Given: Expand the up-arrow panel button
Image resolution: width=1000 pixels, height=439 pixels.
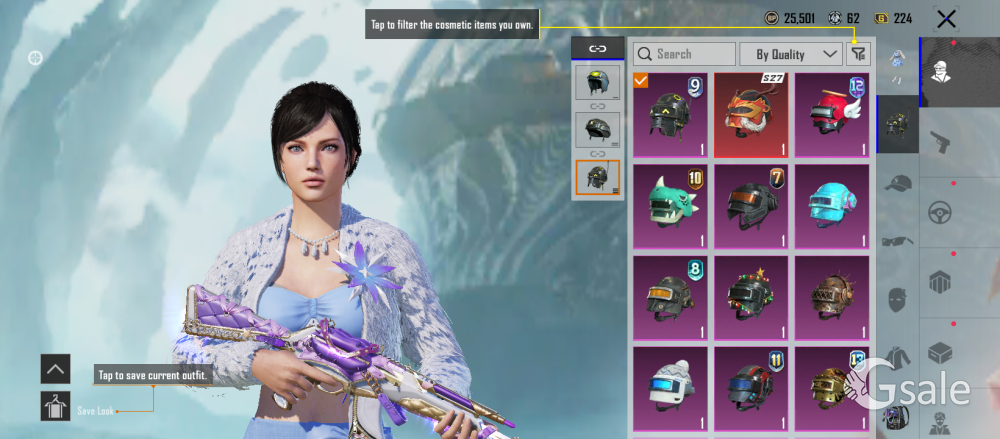Looking at the screenshot, I should (55, 368).
